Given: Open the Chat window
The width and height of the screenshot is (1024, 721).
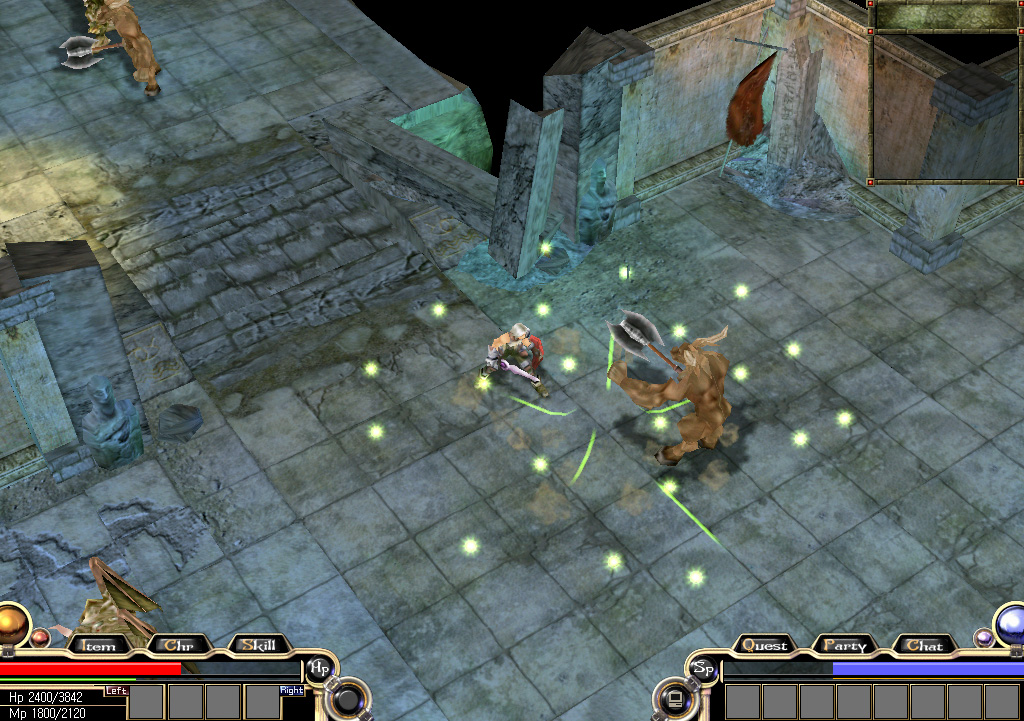Looking at the screenshot, I should coord(925,646).
